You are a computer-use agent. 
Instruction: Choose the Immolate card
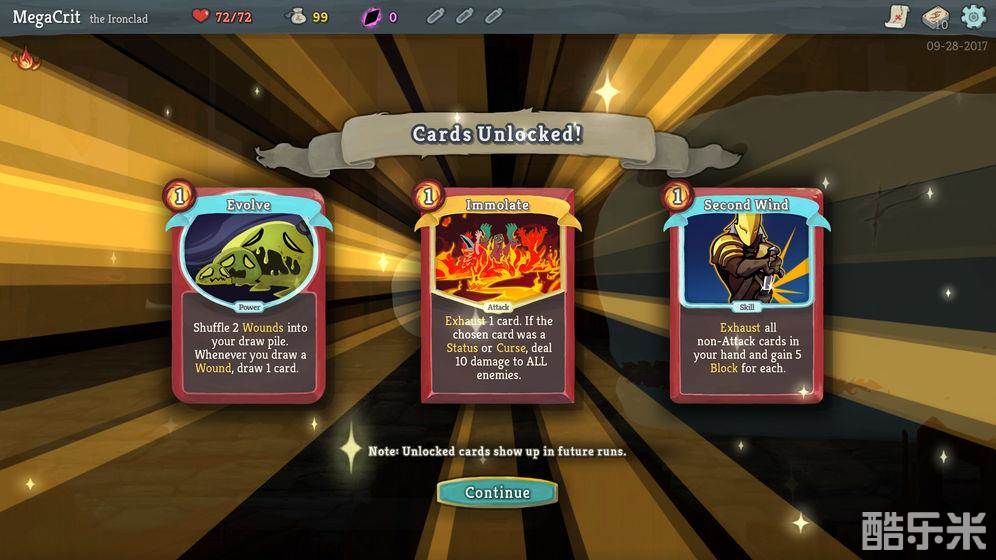[x=497, y=295]
